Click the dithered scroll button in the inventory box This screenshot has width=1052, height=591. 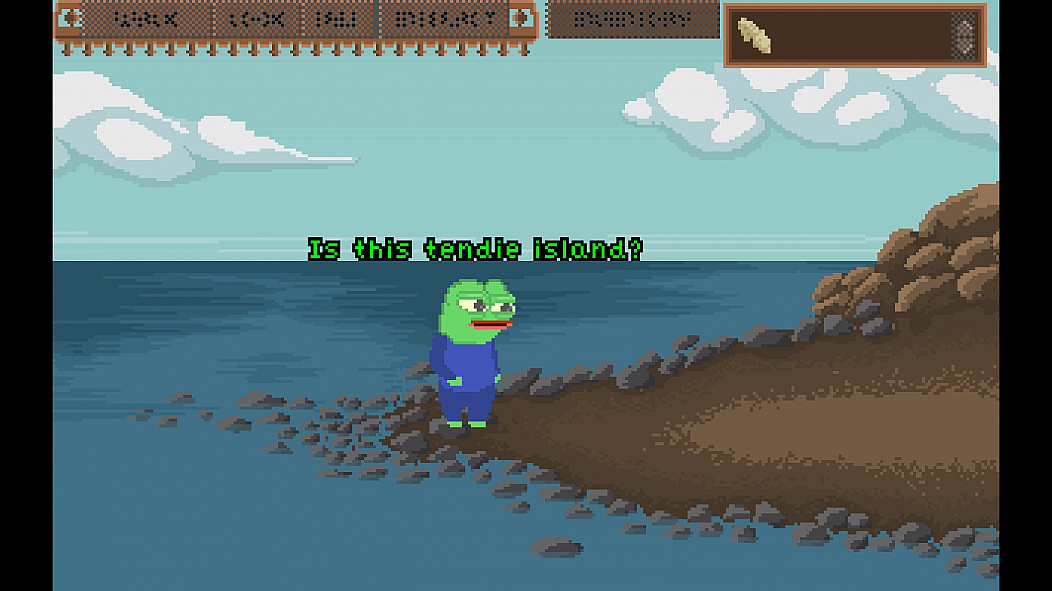964,36
